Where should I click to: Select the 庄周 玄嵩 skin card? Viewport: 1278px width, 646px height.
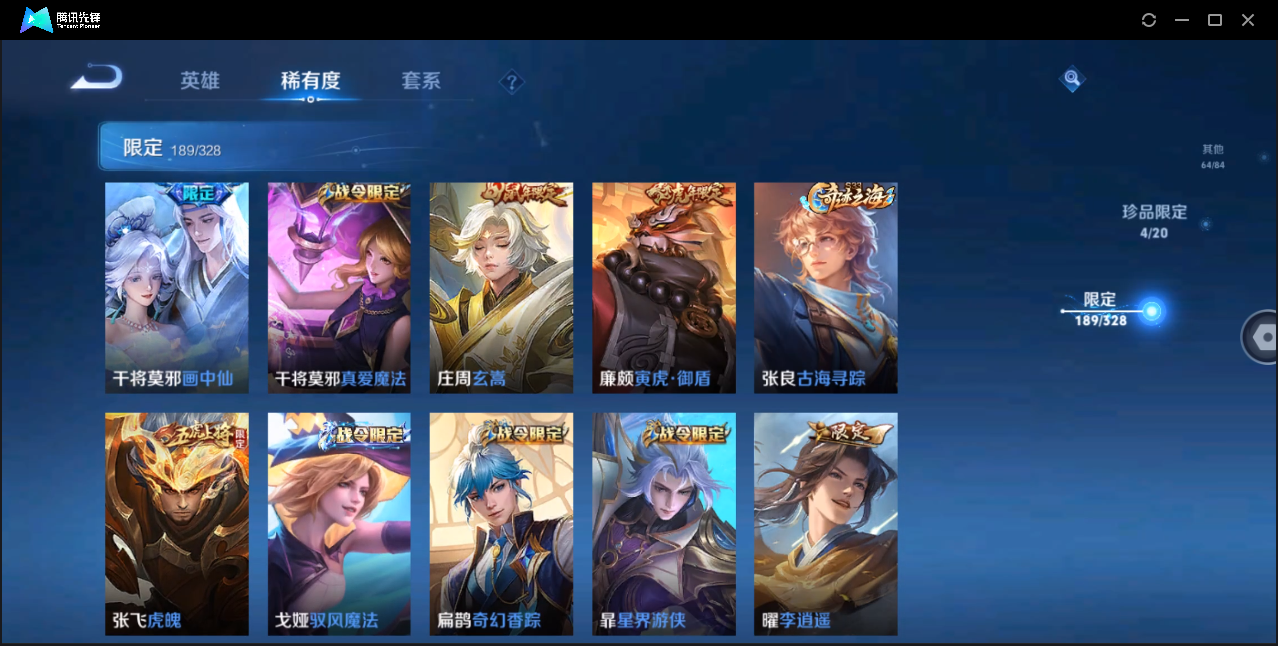pyautogui.click(x=501, y=288)
